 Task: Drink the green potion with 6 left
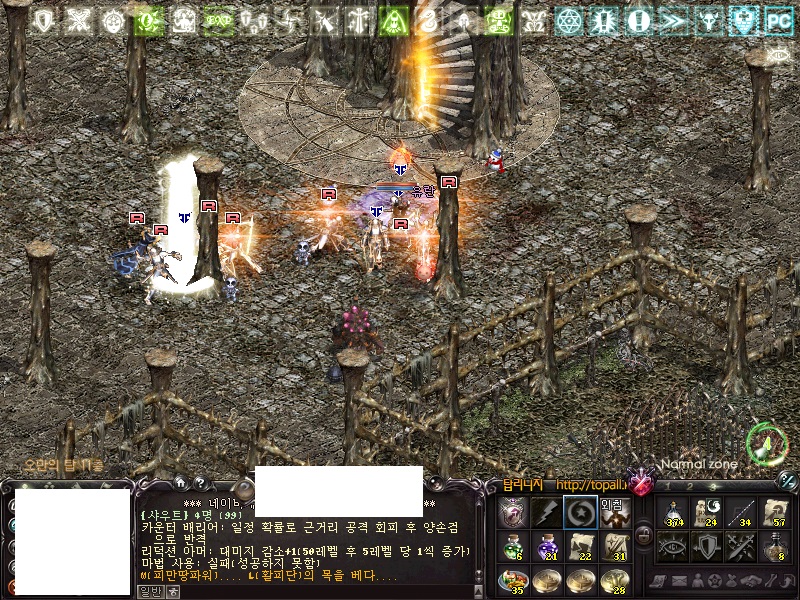tap(512, 547)
